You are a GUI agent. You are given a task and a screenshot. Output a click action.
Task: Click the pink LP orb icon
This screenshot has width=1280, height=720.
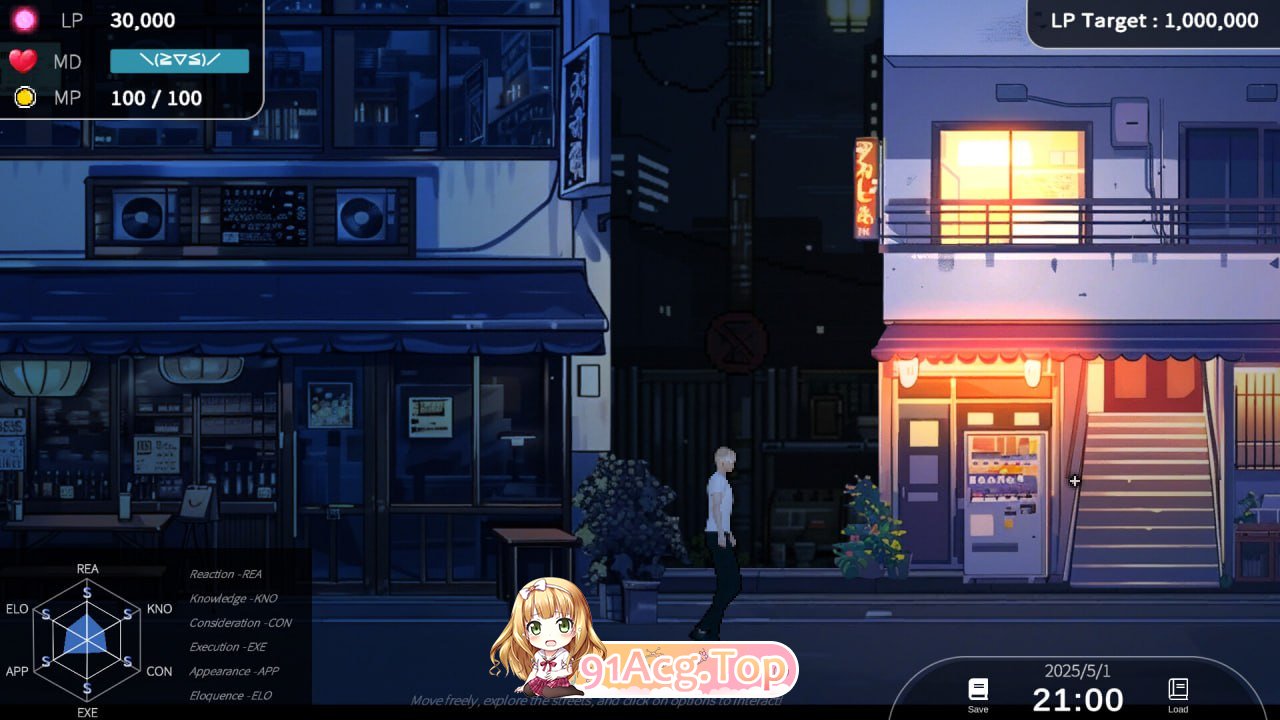(x=25, y=20)
